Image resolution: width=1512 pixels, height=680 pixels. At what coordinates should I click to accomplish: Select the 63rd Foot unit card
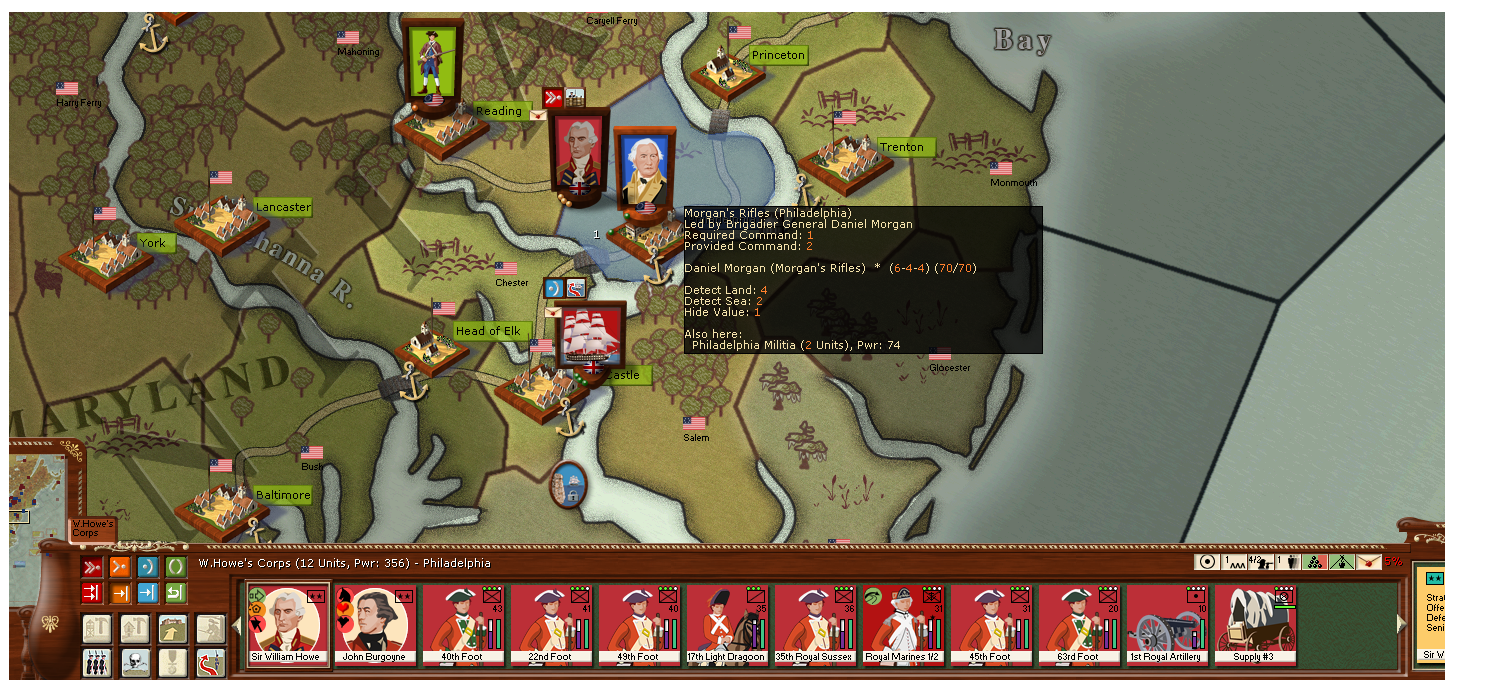[x=1080, y=625]
